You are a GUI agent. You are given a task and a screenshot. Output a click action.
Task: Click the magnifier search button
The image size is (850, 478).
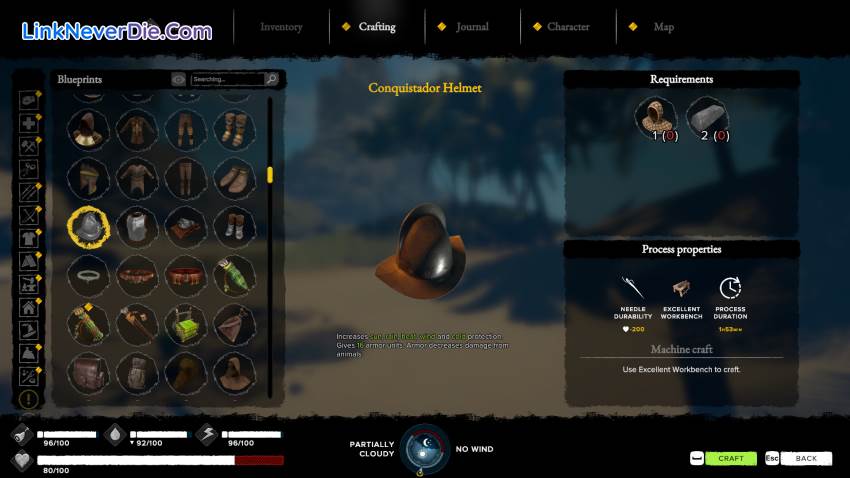pos(271,79)
